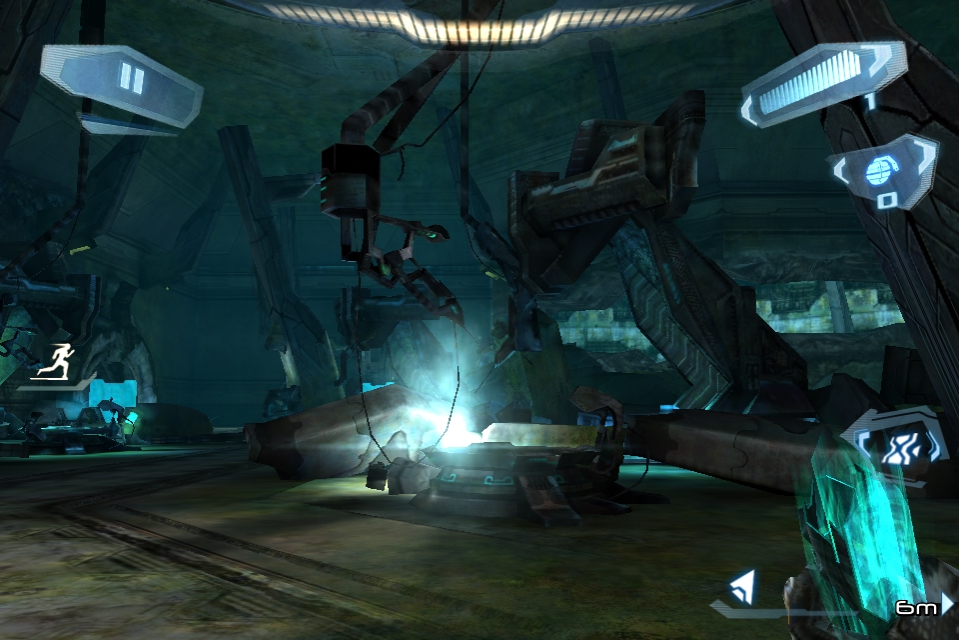Activate the jagged-glyph action button above the weapon
The height and width of the screenshot is (640, 960).
click(x=896, y=447)
